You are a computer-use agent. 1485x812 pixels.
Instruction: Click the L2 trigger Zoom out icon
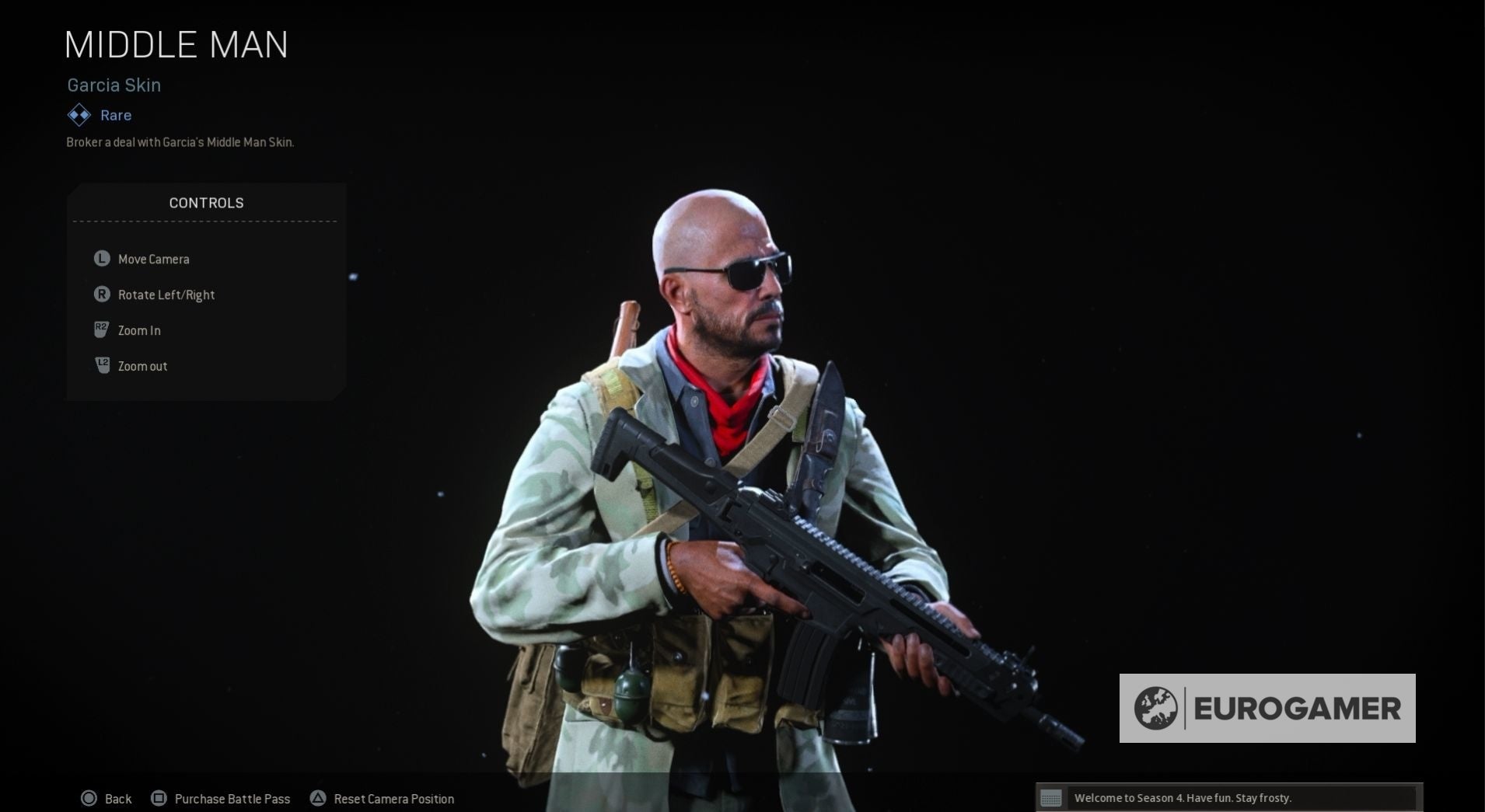point(101,365)
